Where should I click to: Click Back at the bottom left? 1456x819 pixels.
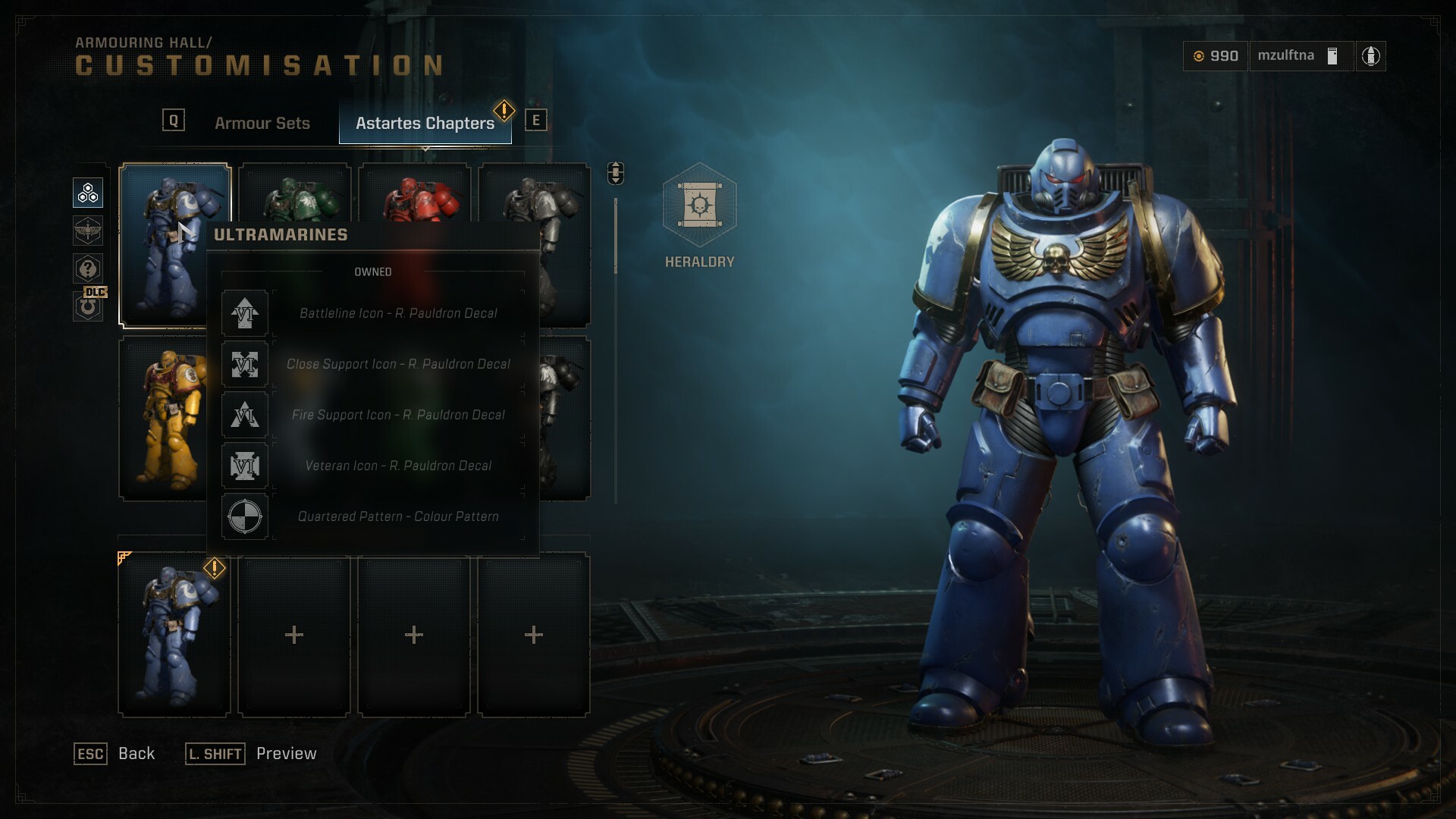click(135, 754)
